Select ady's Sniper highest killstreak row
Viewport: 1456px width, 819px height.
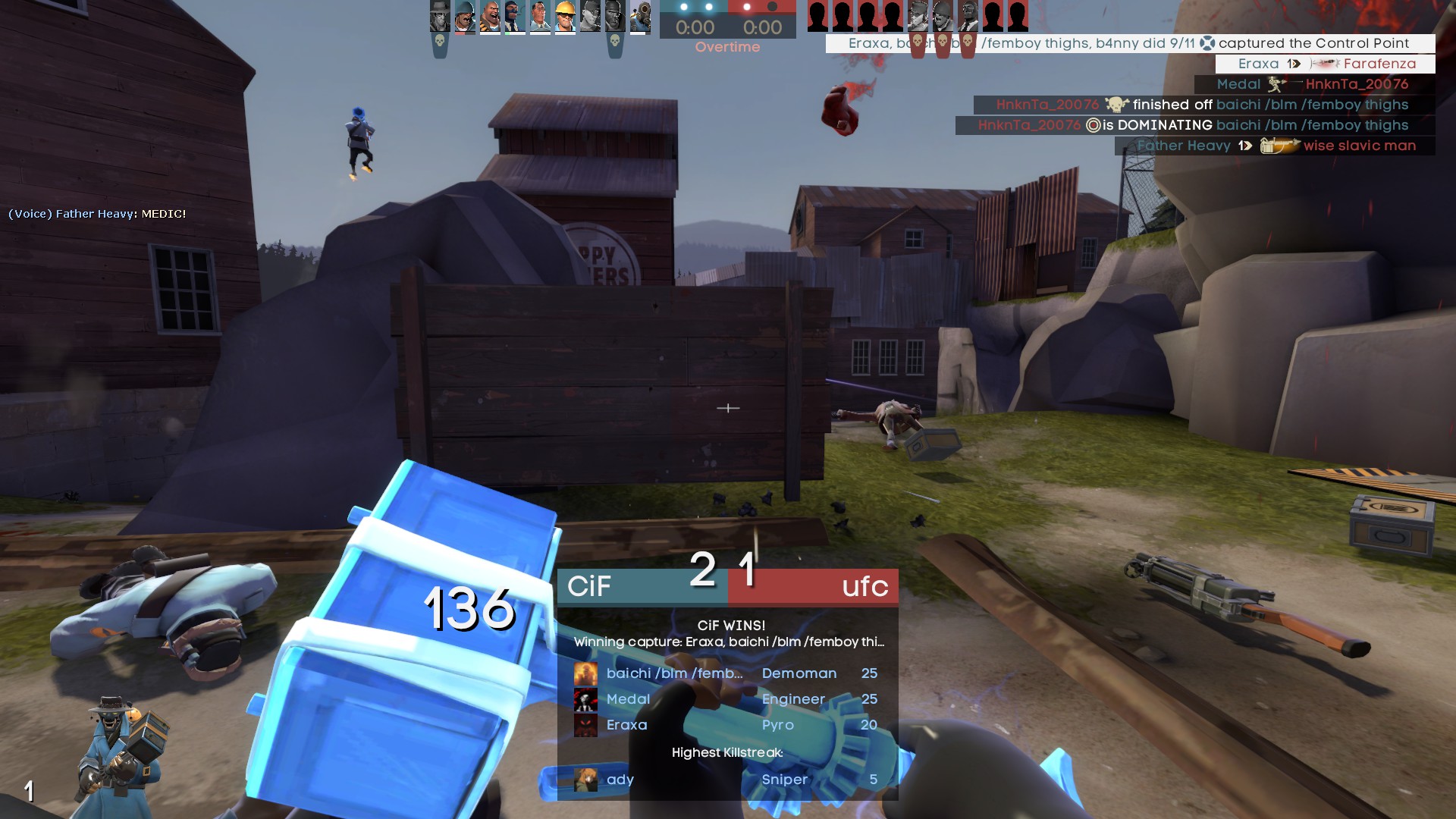pyautogui.click(x=726, y=780)
